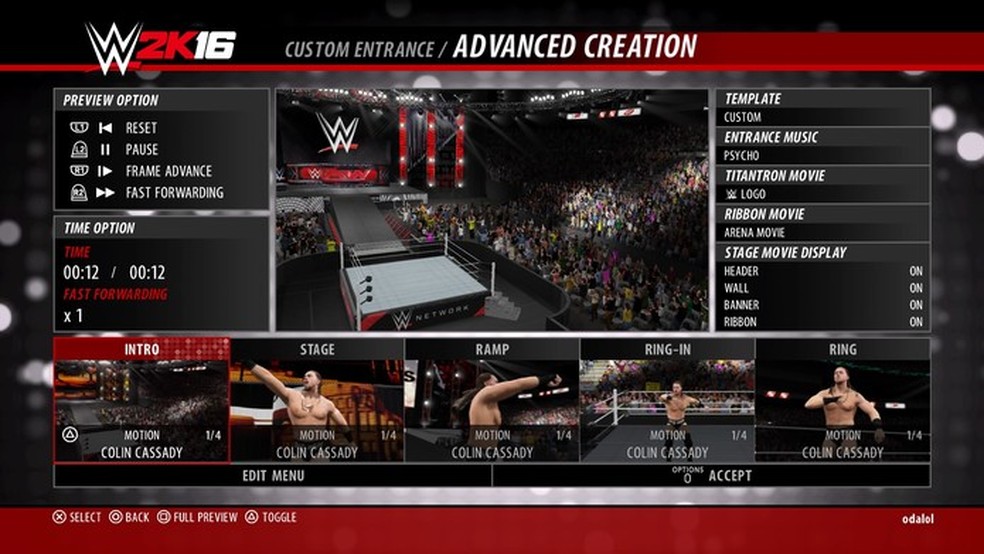
Task: Toggle the Banner stage movie display
Action: (x=822, y=305)
